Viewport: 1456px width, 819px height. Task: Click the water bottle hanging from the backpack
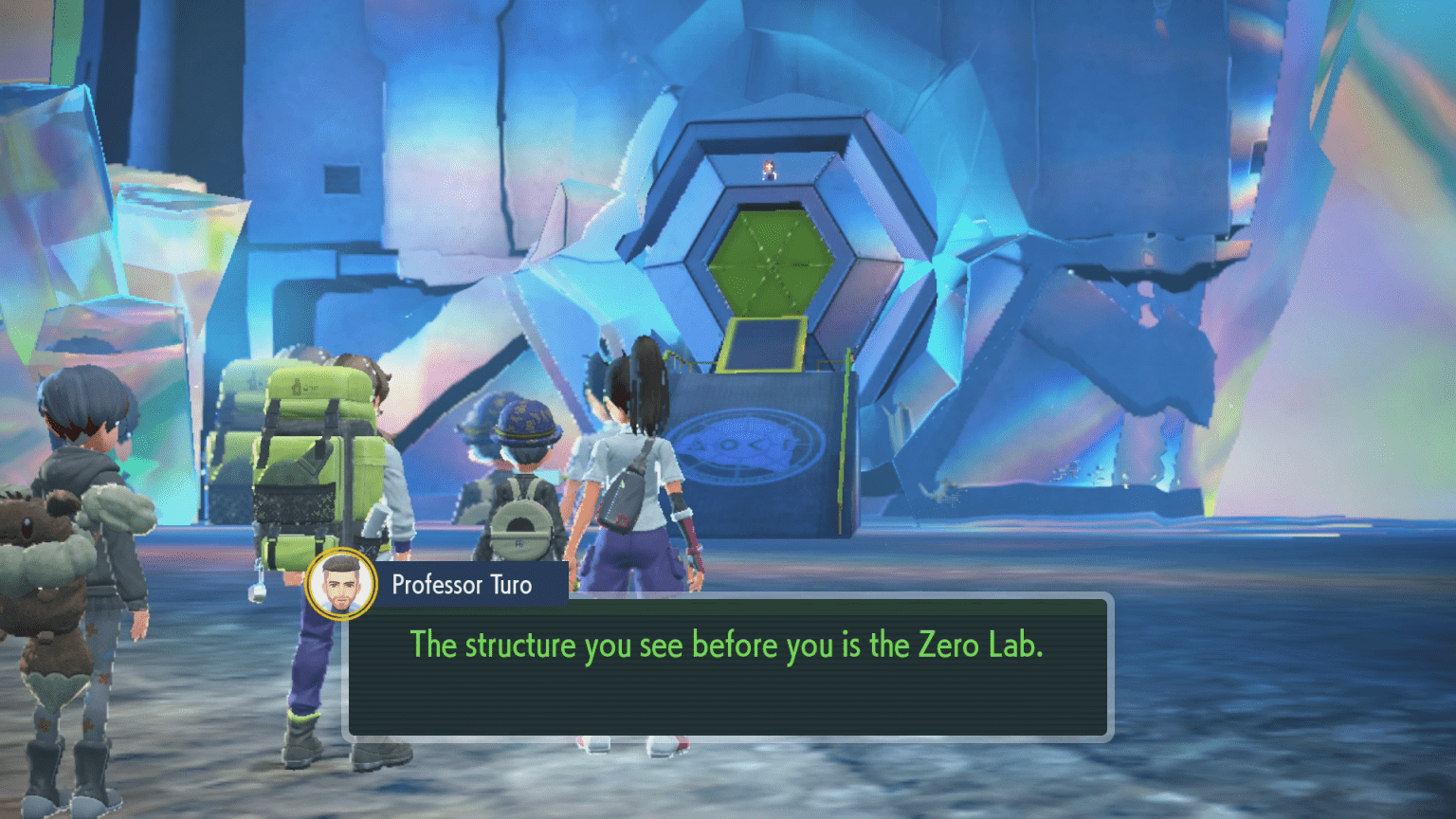[257, 590]
